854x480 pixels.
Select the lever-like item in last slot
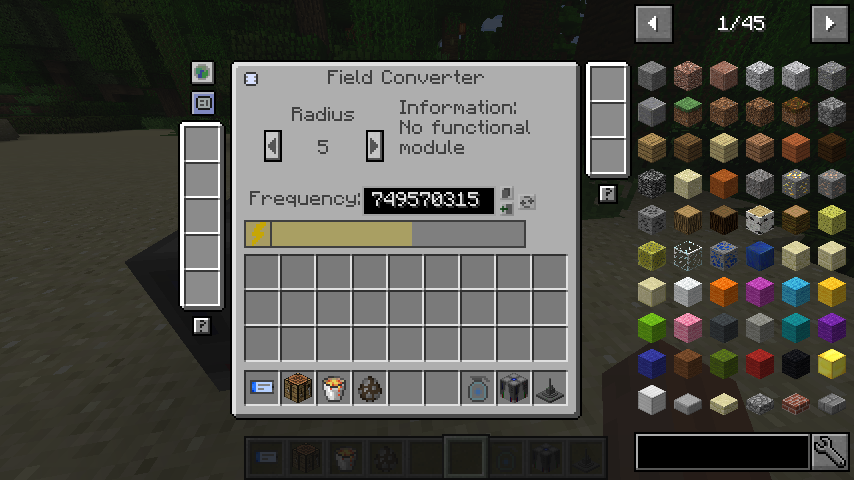point(550,387)
